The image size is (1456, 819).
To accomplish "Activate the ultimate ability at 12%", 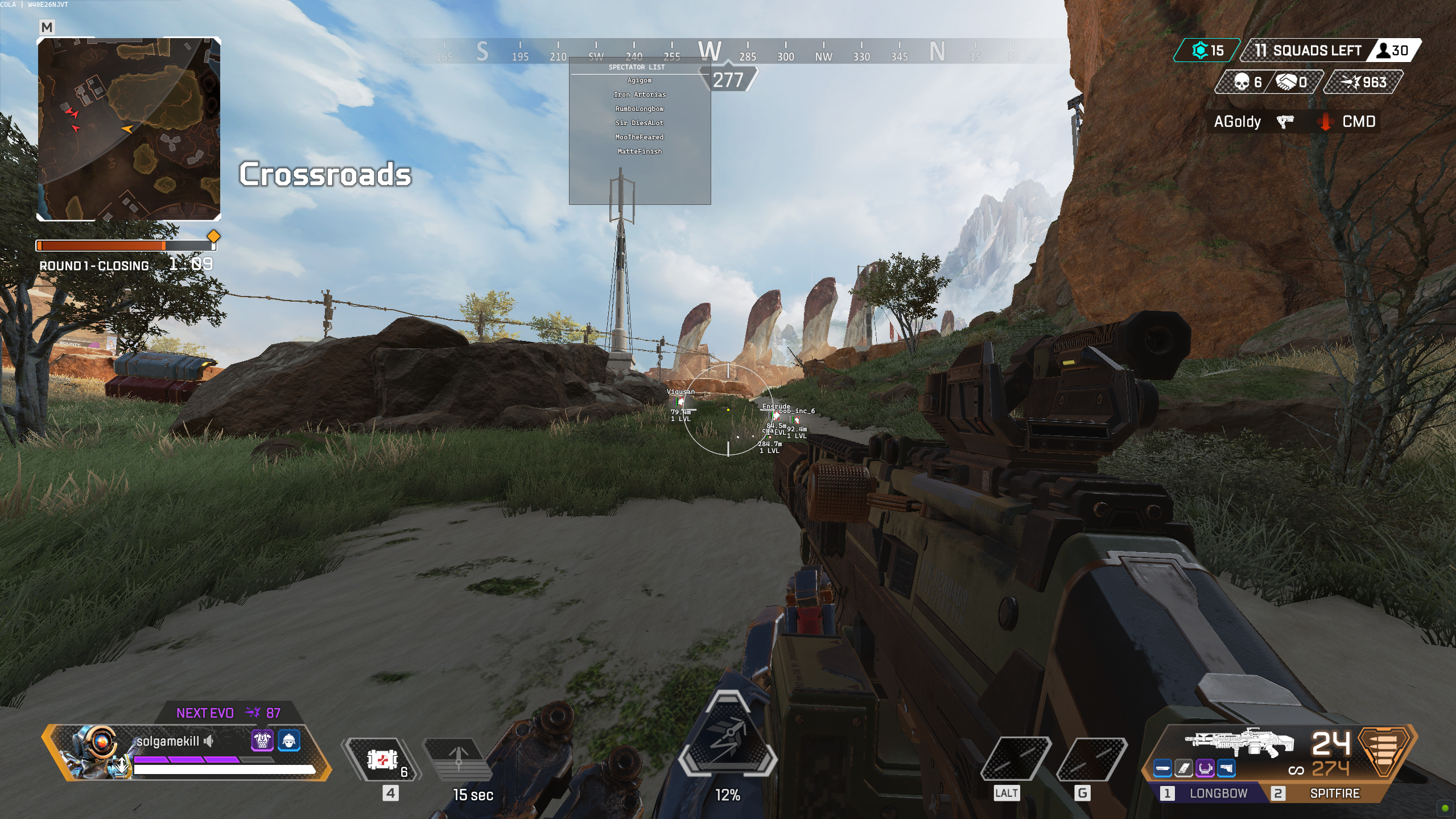I will [728, 734].
